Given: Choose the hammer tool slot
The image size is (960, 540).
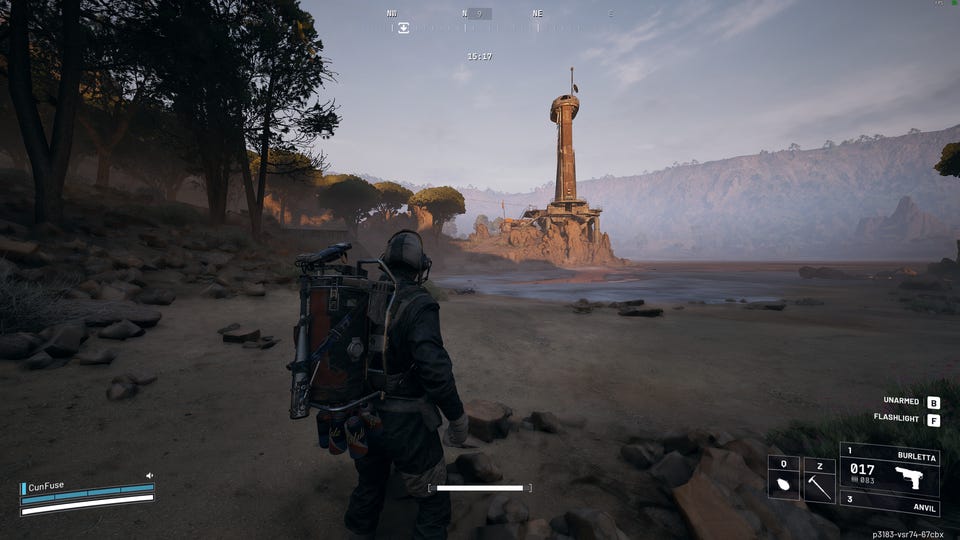Looking at the screenshot, I should point(819,485).
